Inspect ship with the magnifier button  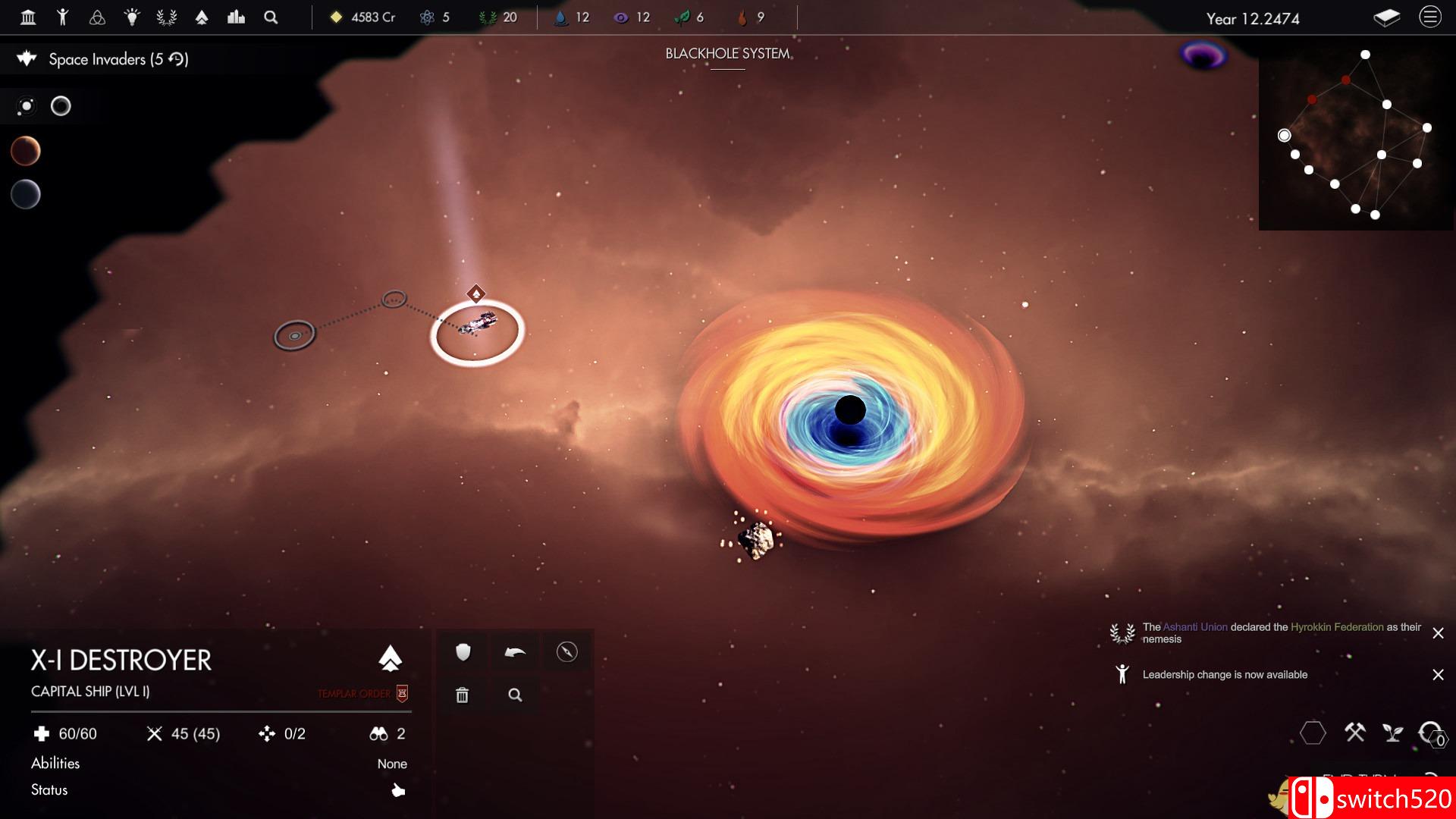pyautogui.click(x=515, y=695)
